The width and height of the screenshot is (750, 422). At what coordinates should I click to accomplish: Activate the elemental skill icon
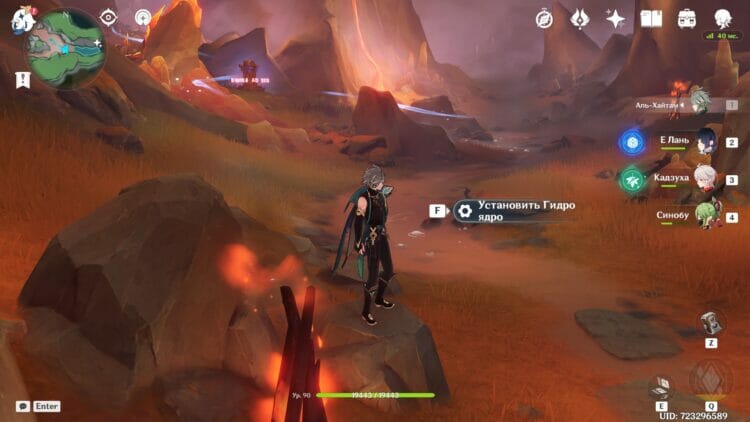[x=660, y=388]
